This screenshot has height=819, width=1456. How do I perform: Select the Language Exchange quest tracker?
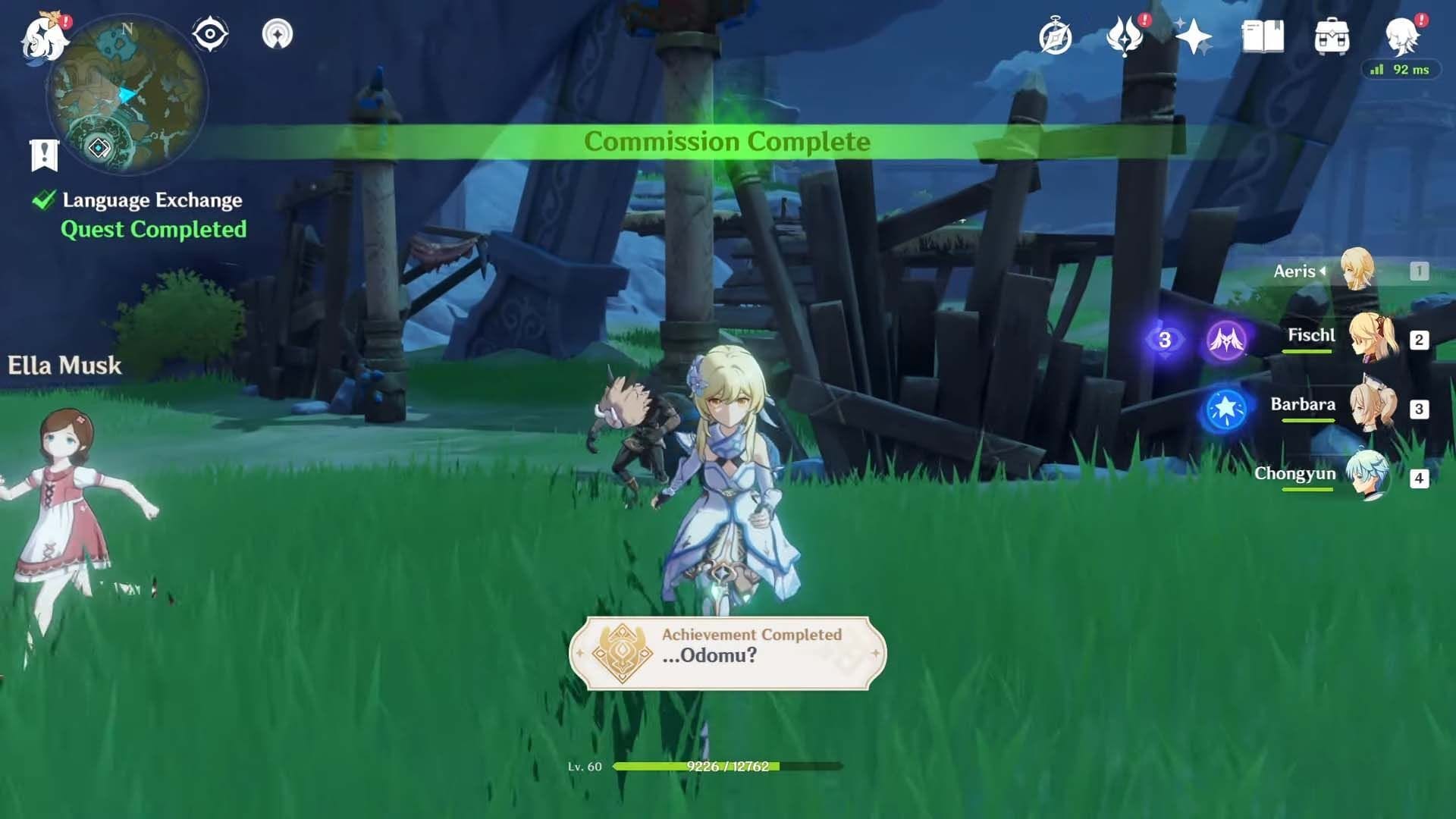click(152, 200)
